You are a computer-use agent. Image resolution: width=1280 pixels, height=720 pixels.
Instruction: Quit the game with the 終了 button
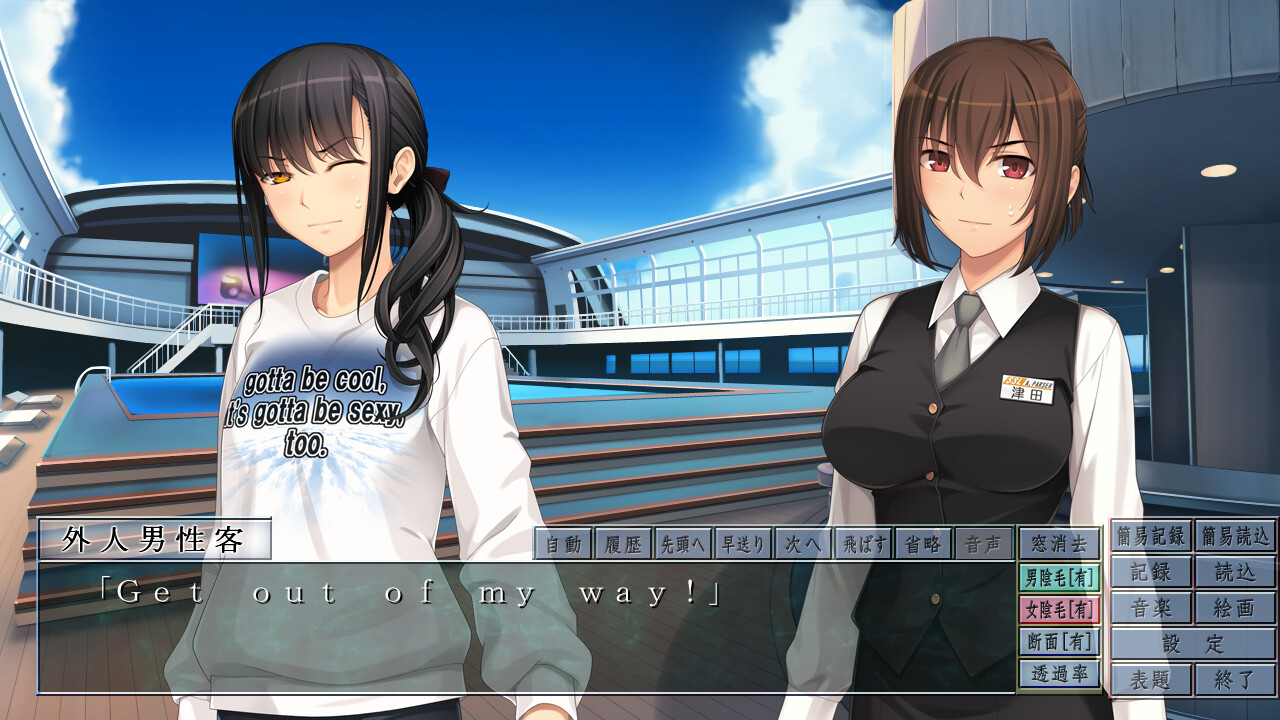(x=1235, y=680)
